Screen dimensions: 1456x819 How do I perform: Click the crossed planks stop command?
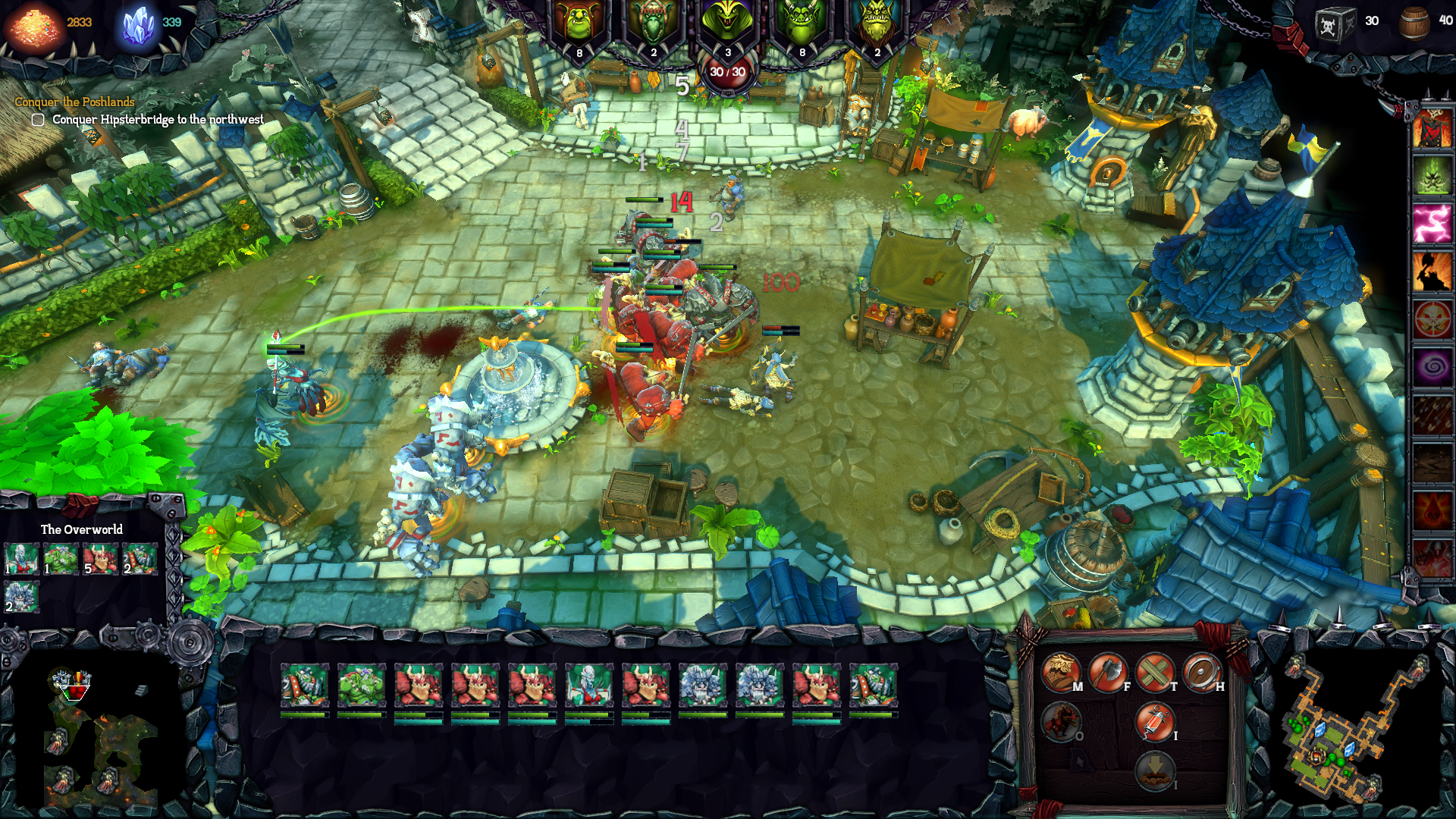click(1154, 671)
